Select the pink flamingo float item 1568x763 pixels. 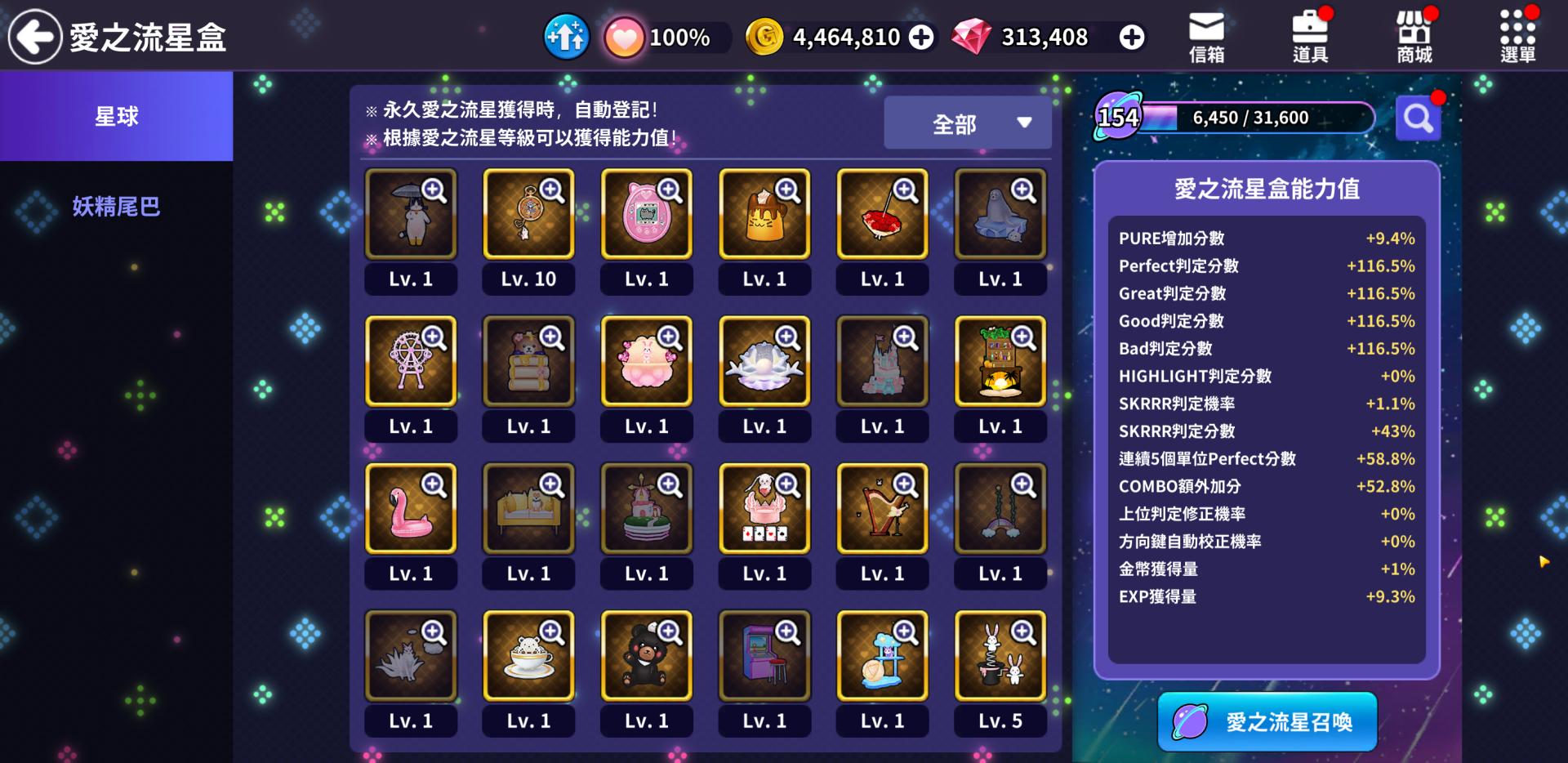(411, 510)
